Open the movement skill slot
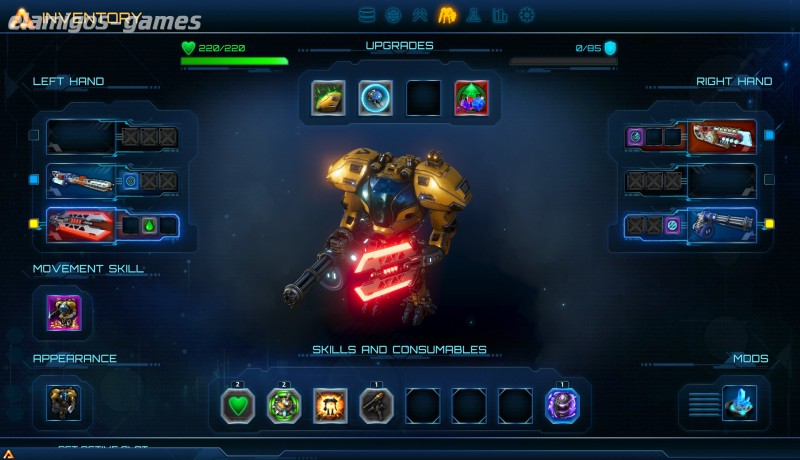Screen dimensions: 800x460 pos(64,313)
